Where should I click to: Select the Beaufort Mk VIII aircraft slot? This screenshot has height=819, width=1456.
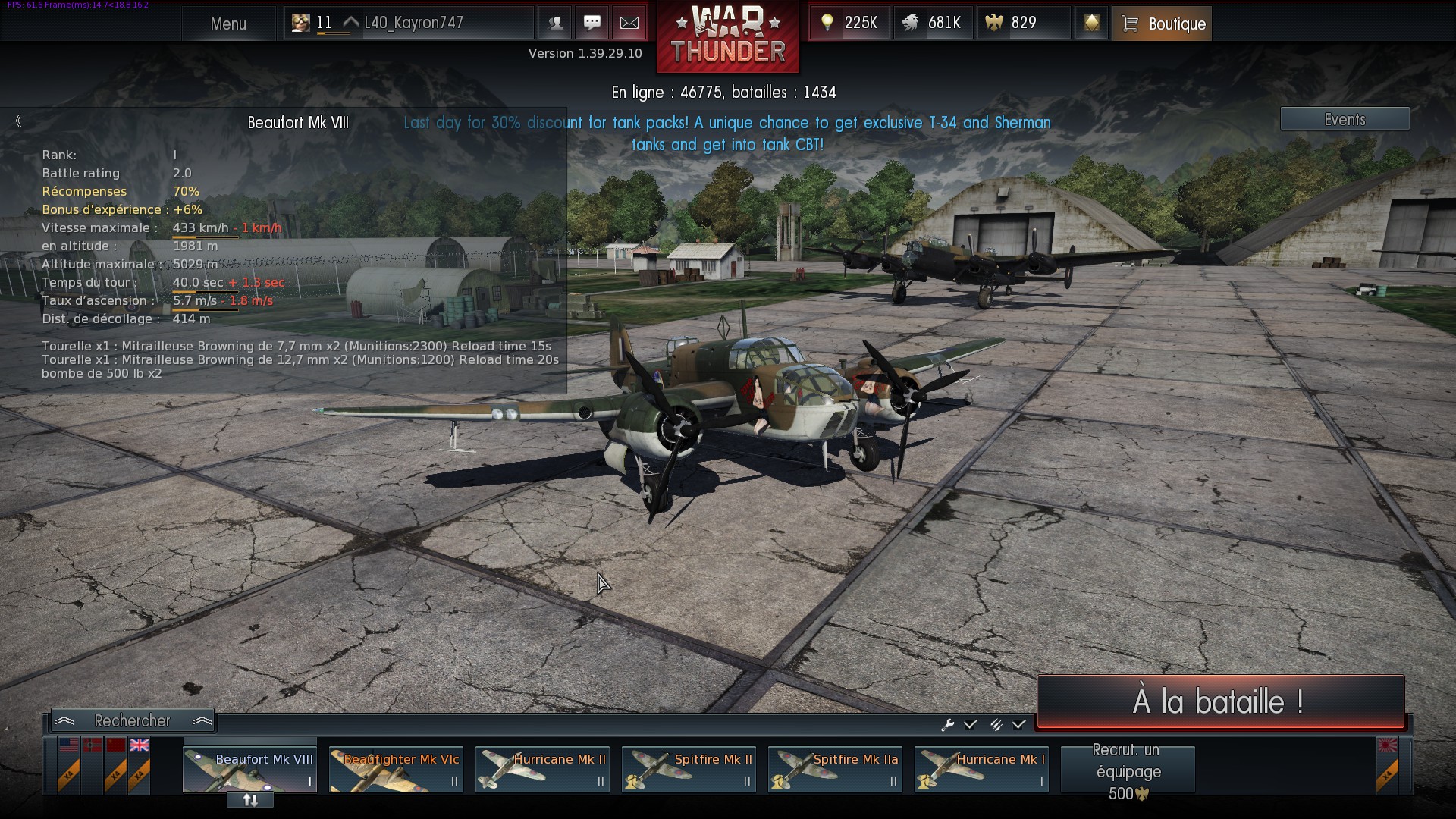pyautogui.click(x=249, y=769)
